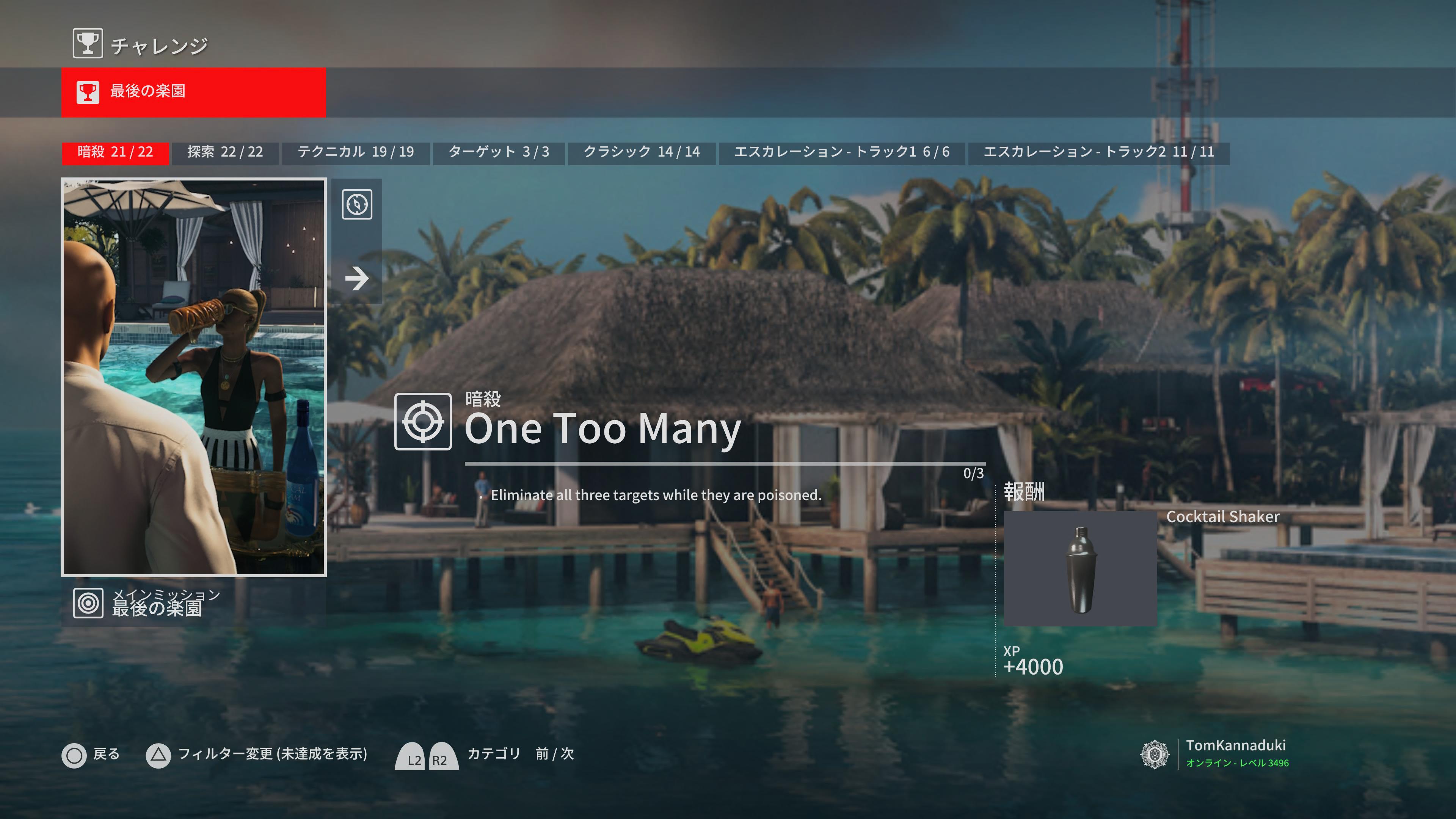
Task: Open エスカレーション - トラック1 tab
Action: pyautogui.click(x=841, y=152)
